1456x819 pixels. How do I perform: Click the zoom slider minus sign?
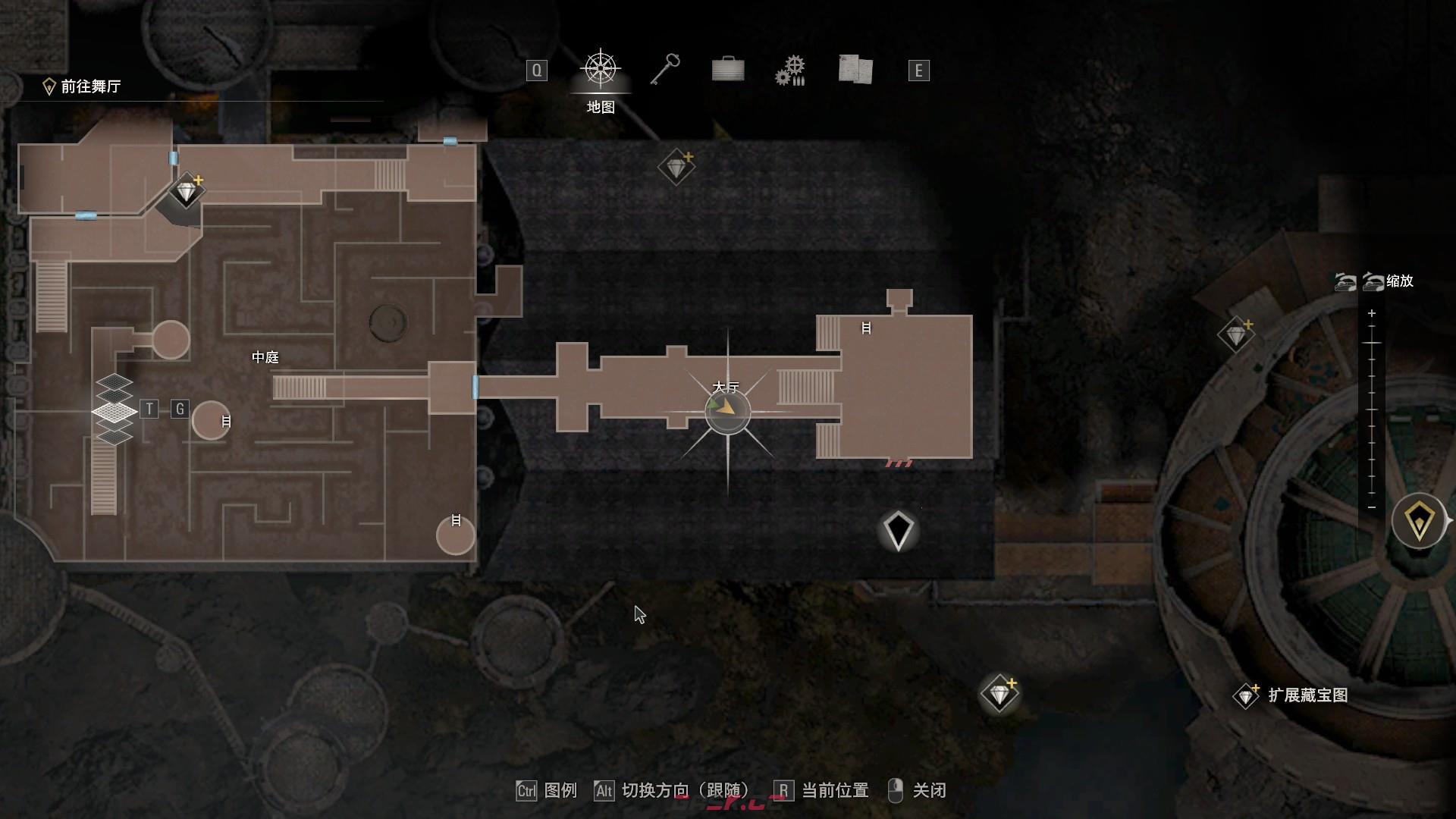coord(1371,507)
